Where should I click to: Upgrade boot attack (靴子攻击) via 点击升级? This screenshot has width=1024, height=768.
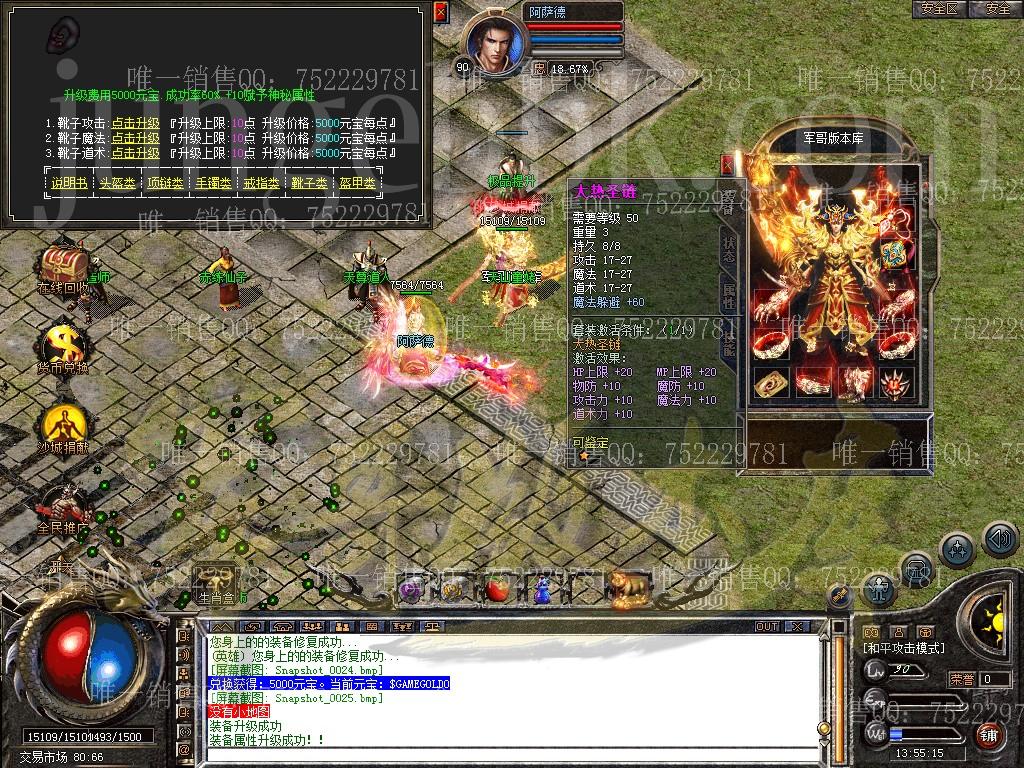pyautogui.click(x=135, y=124)
